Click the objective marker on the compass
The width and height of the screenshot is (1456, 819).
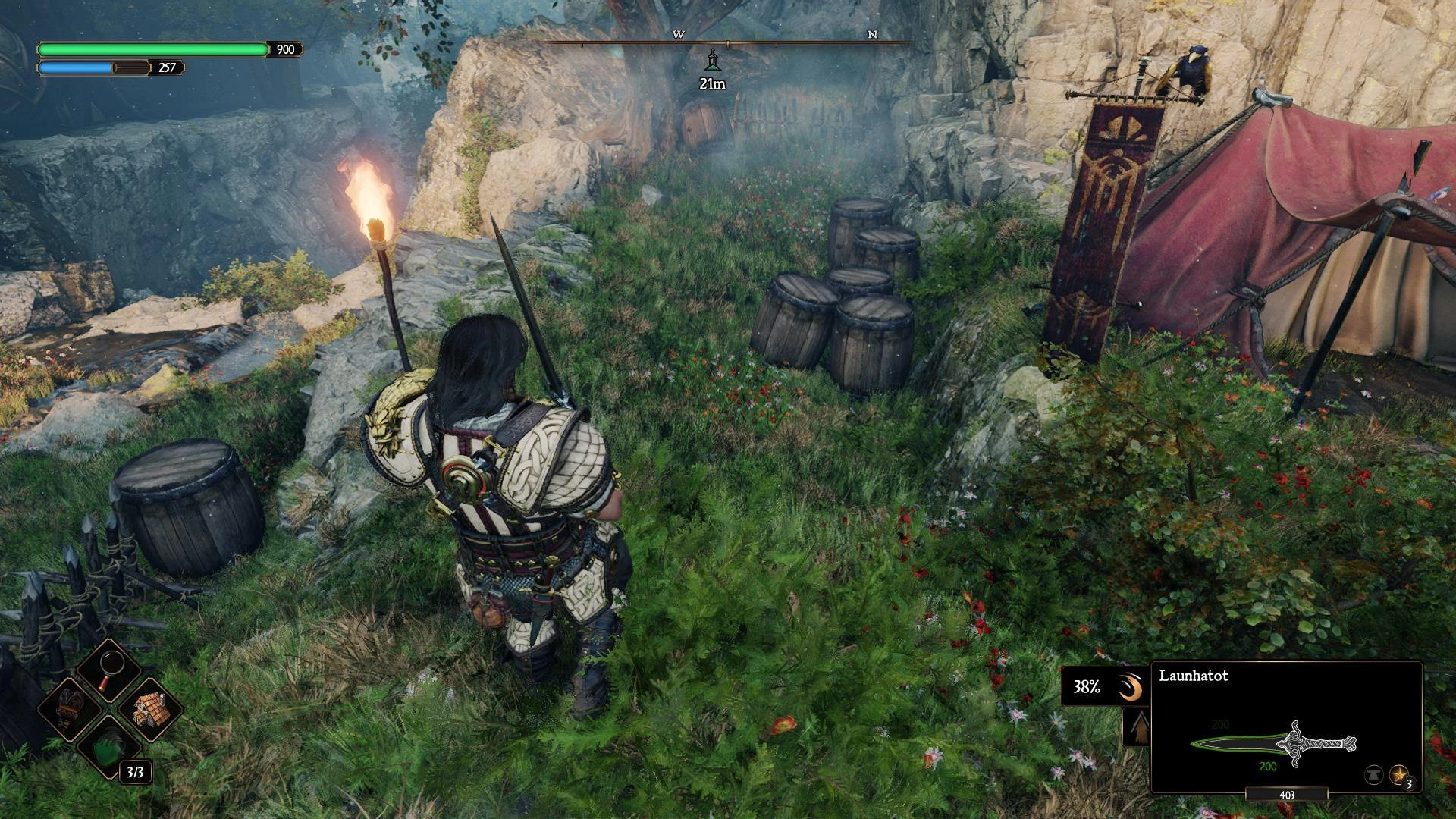[712, 58]
